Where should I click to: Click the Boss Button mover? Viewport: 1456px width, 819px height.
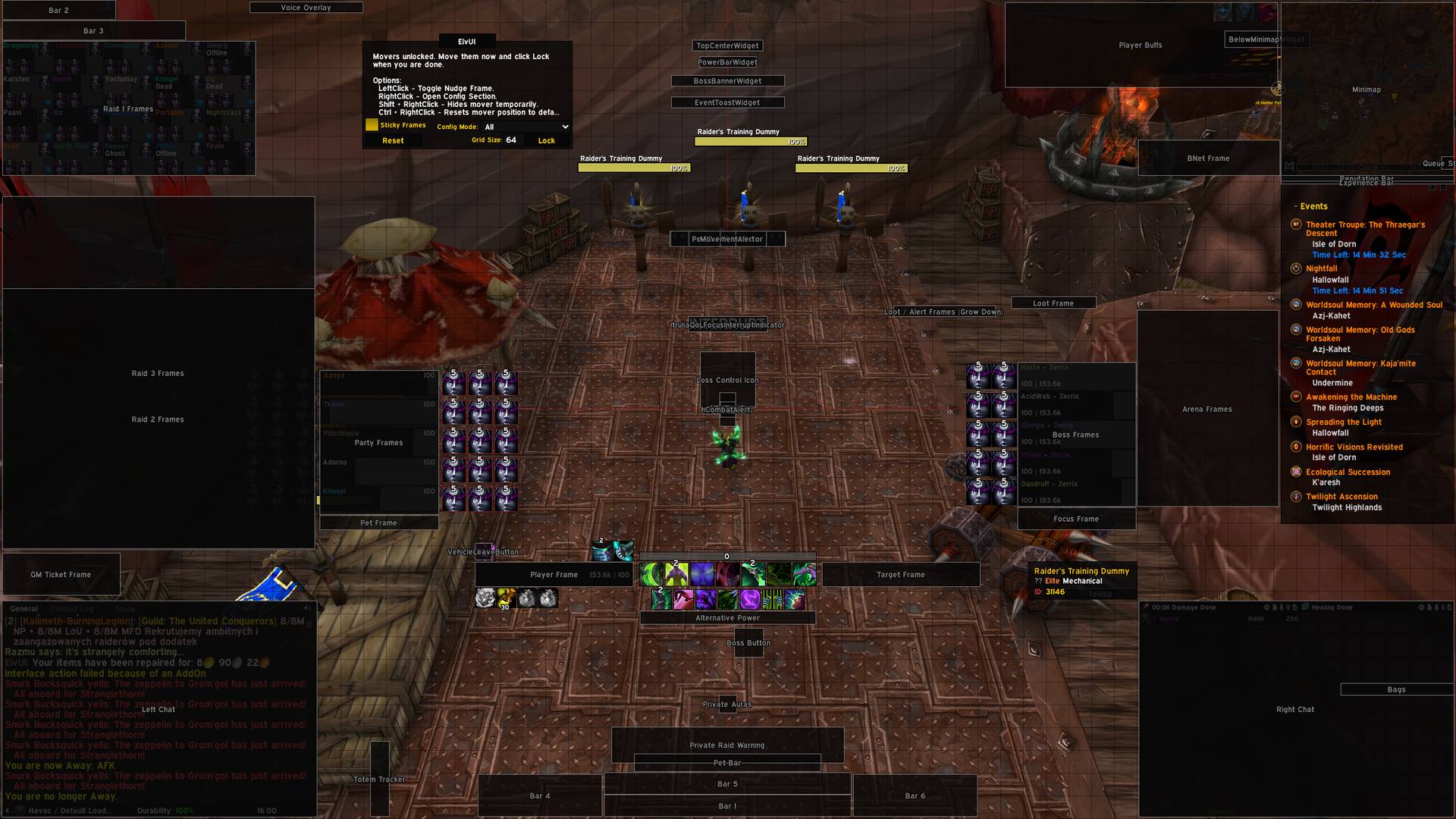pyautogui.click(x=748, y=643)
